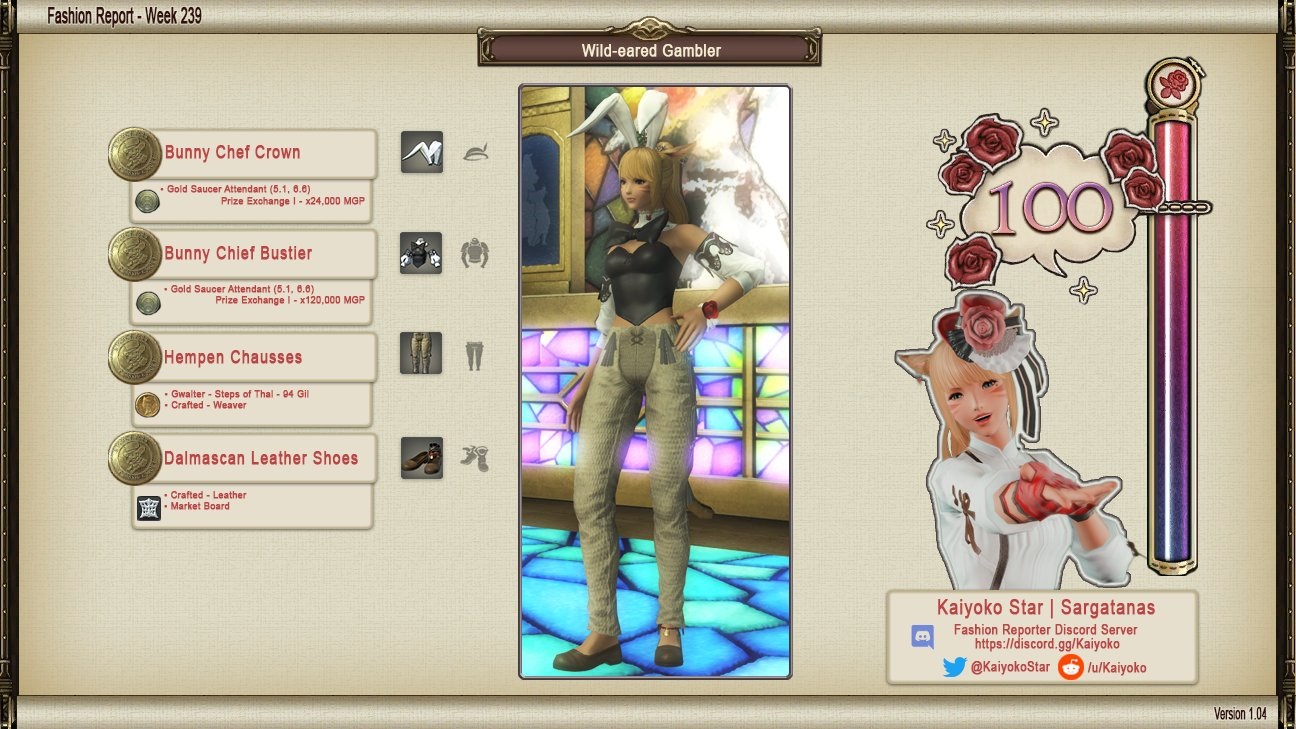Screen dimensions: 1296x729
Task: Open the discord.gg/Kaiyoko server link
Action: pyautogui.click(x=1046, y=645)
